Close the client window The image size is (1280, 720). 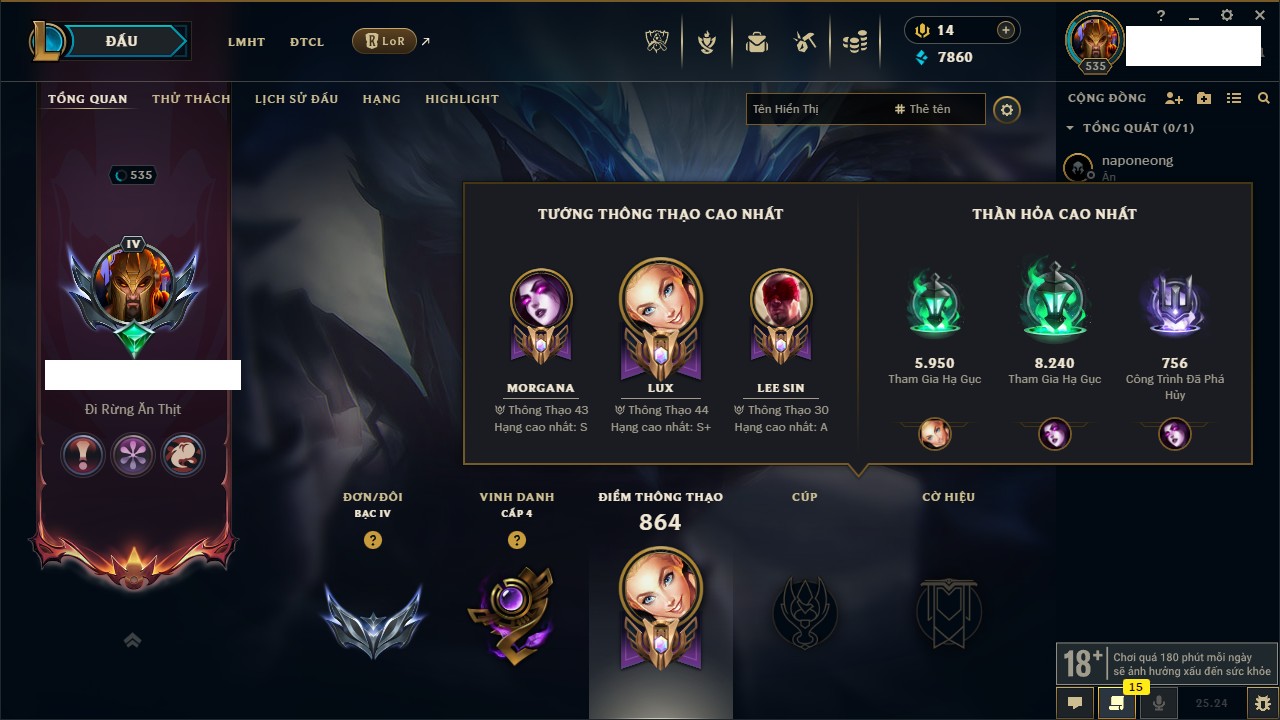(1257, 15)
